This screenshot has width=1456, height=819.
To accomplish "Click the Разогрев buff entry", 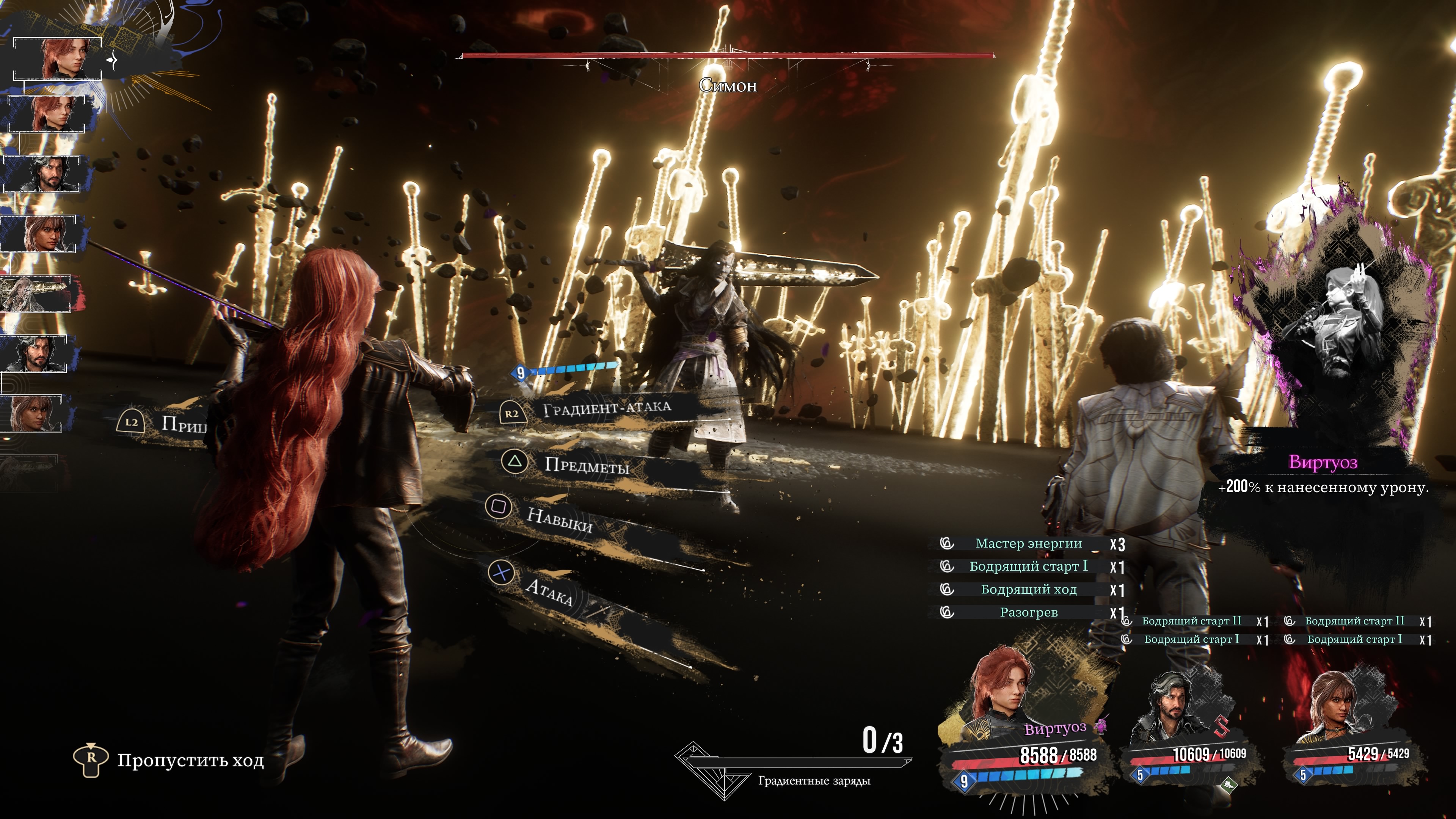I will tap(1028, 613).
